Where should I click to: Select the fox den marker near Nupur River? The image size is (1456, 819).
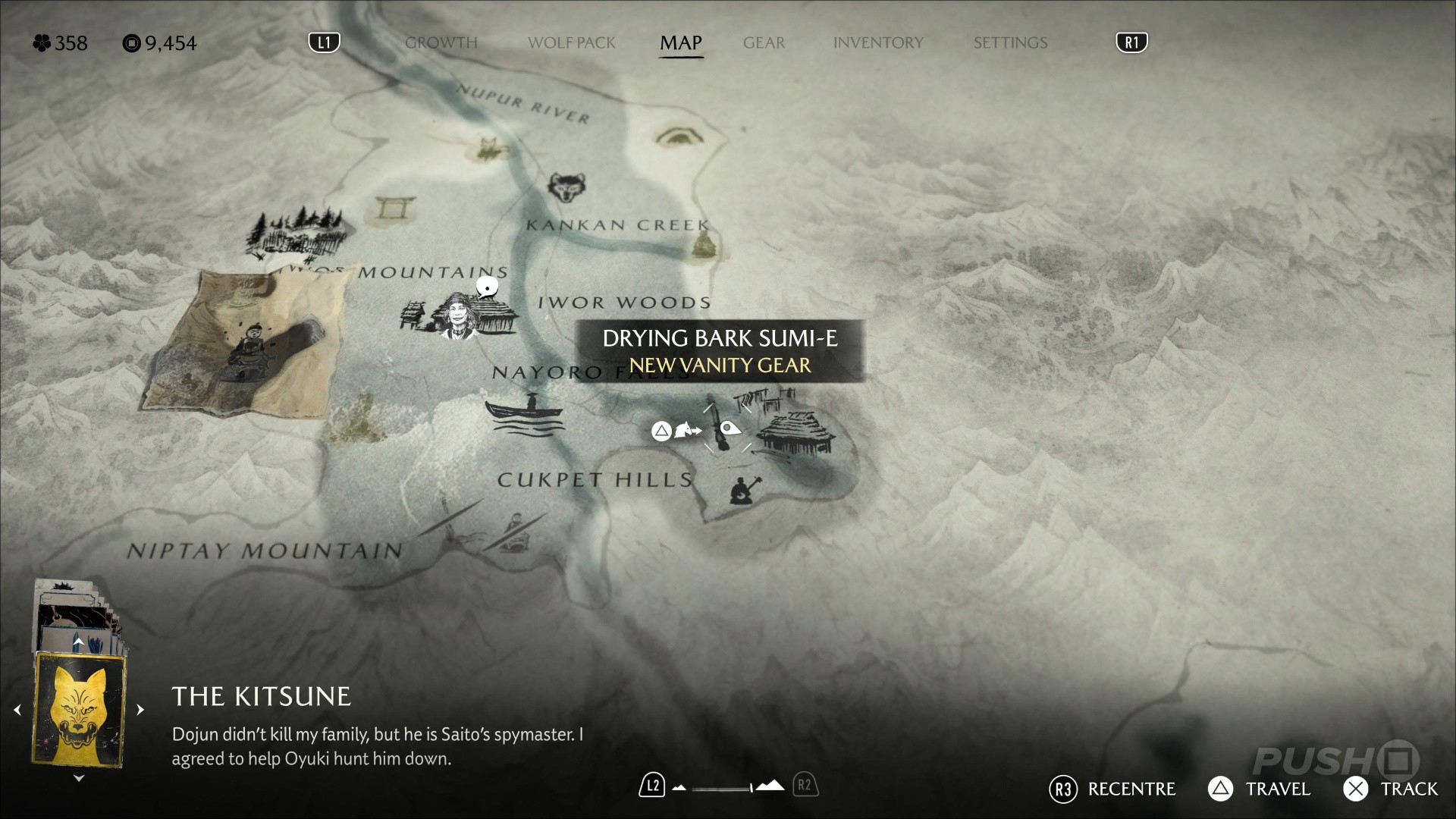489,149
